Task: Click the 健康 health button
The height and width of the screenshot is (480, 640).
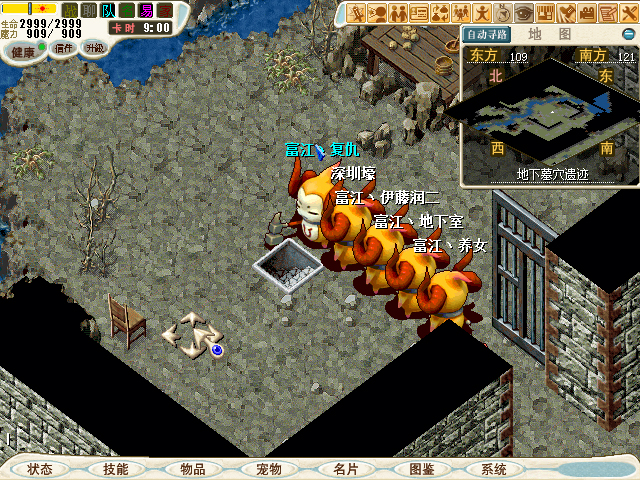Action: pos(22,49)
